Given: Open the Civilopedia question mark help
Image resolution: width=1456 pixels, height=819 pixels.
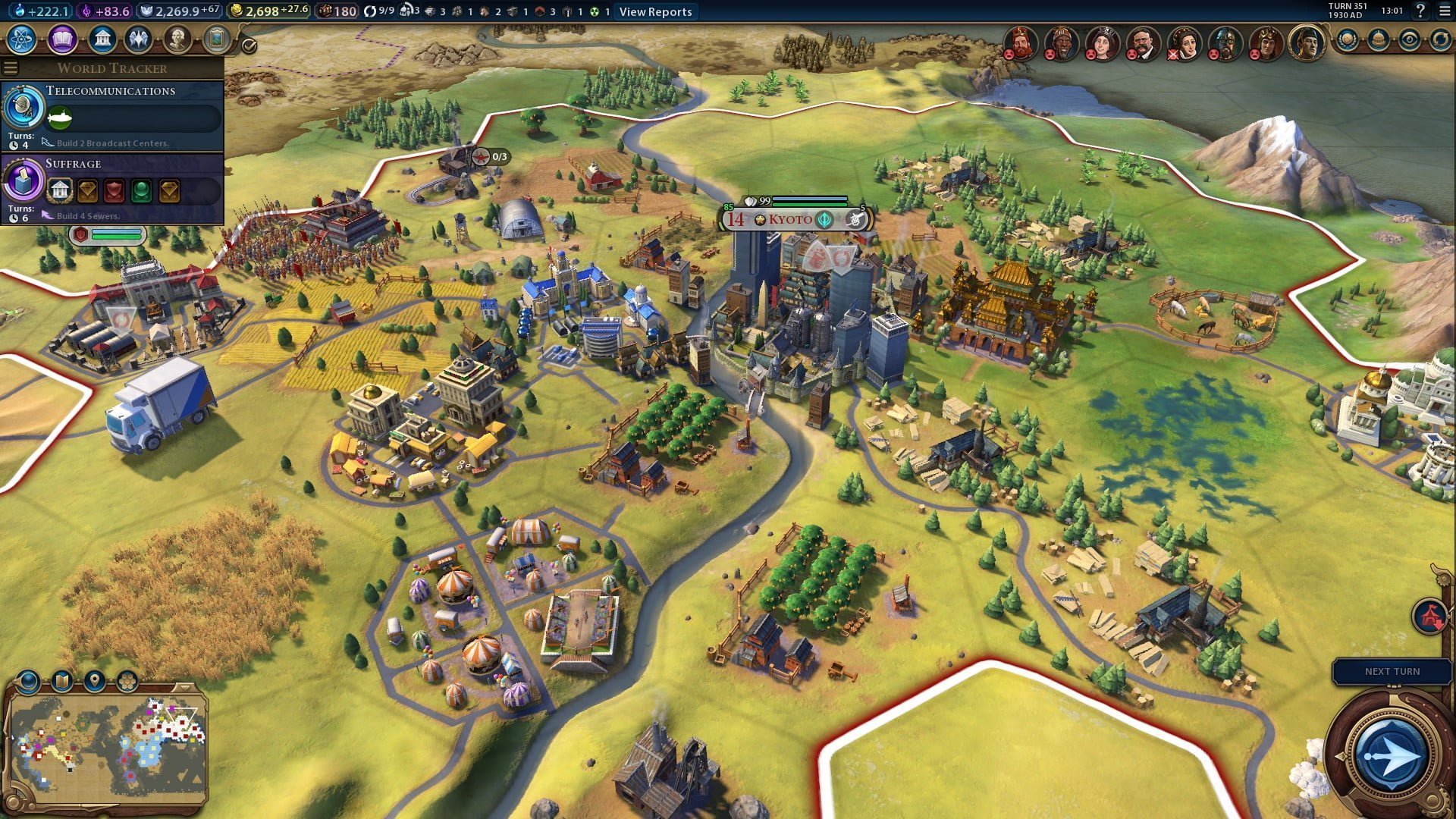Looking at the screenshot, I should click(x=1420, y=11).
